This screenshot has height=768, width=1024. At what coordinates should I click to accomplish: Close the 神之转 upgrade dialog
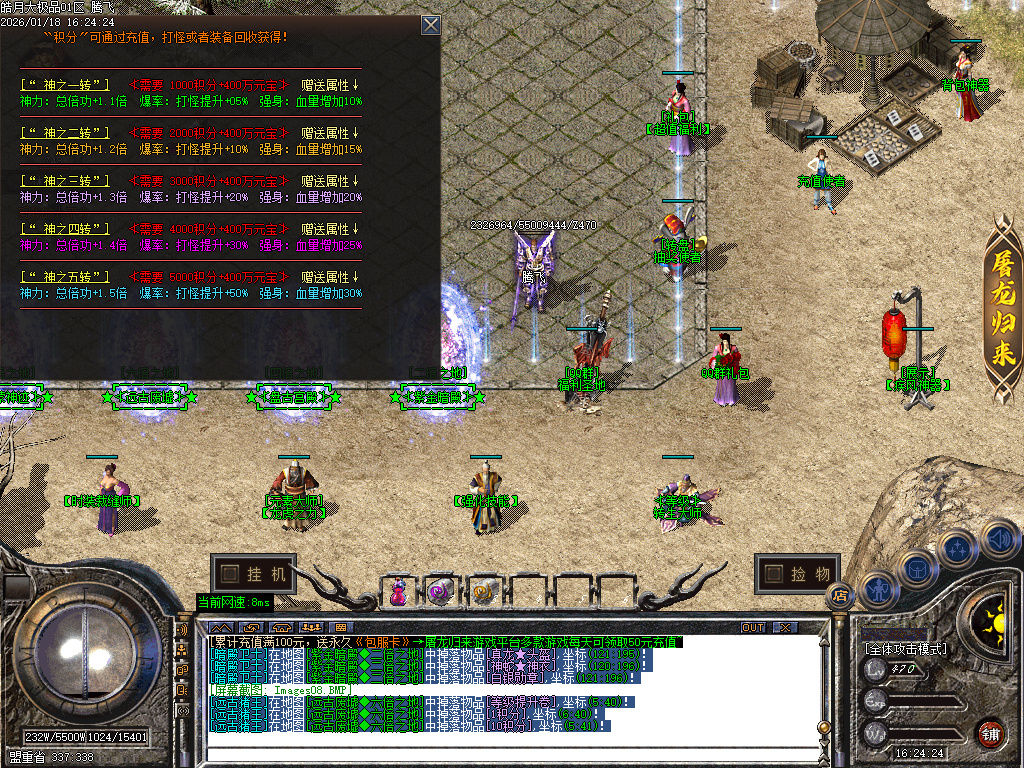tap(430, 25)
